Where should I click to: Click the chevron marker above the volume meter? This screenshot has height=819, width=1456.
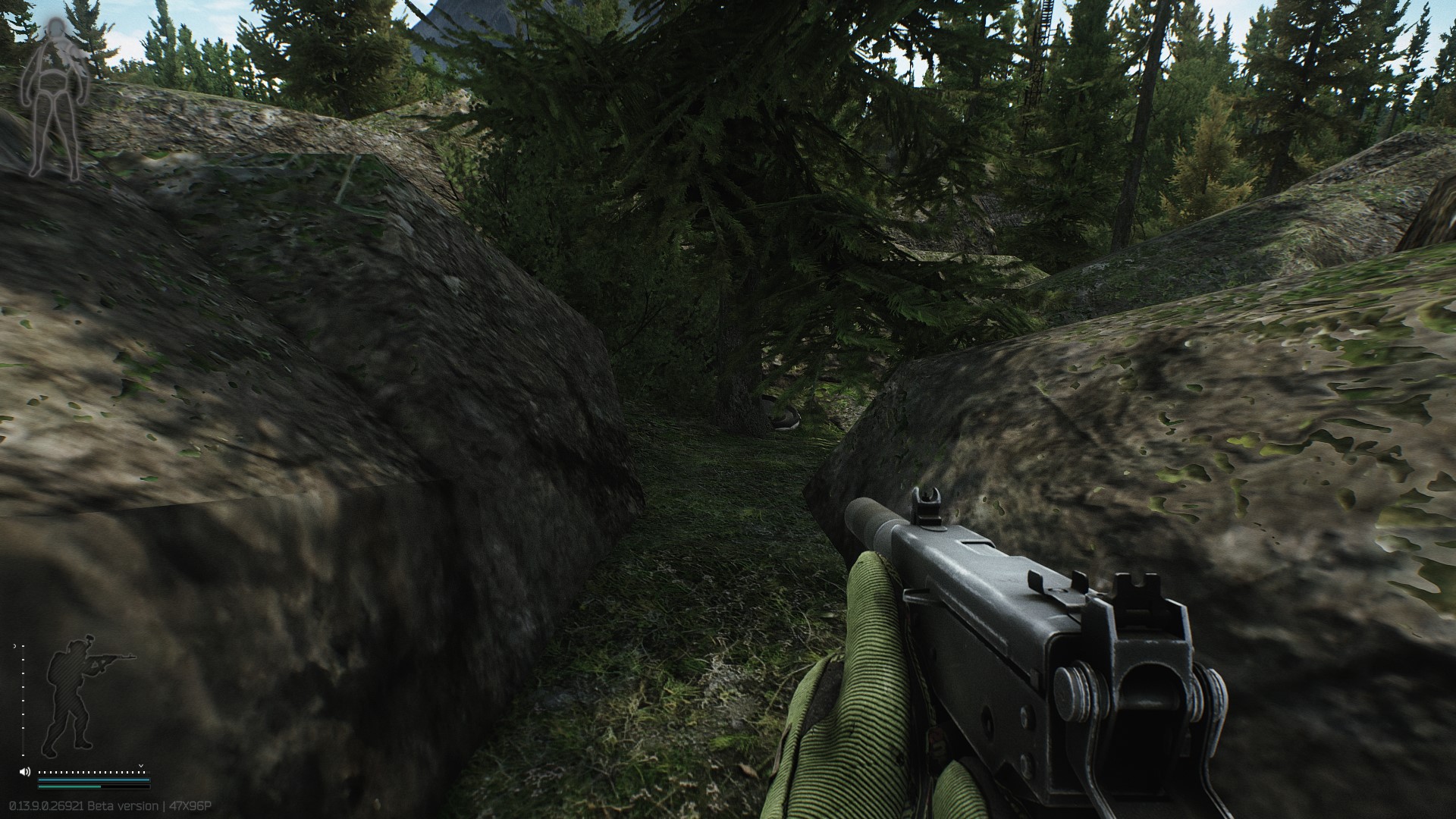coord(140,766)
